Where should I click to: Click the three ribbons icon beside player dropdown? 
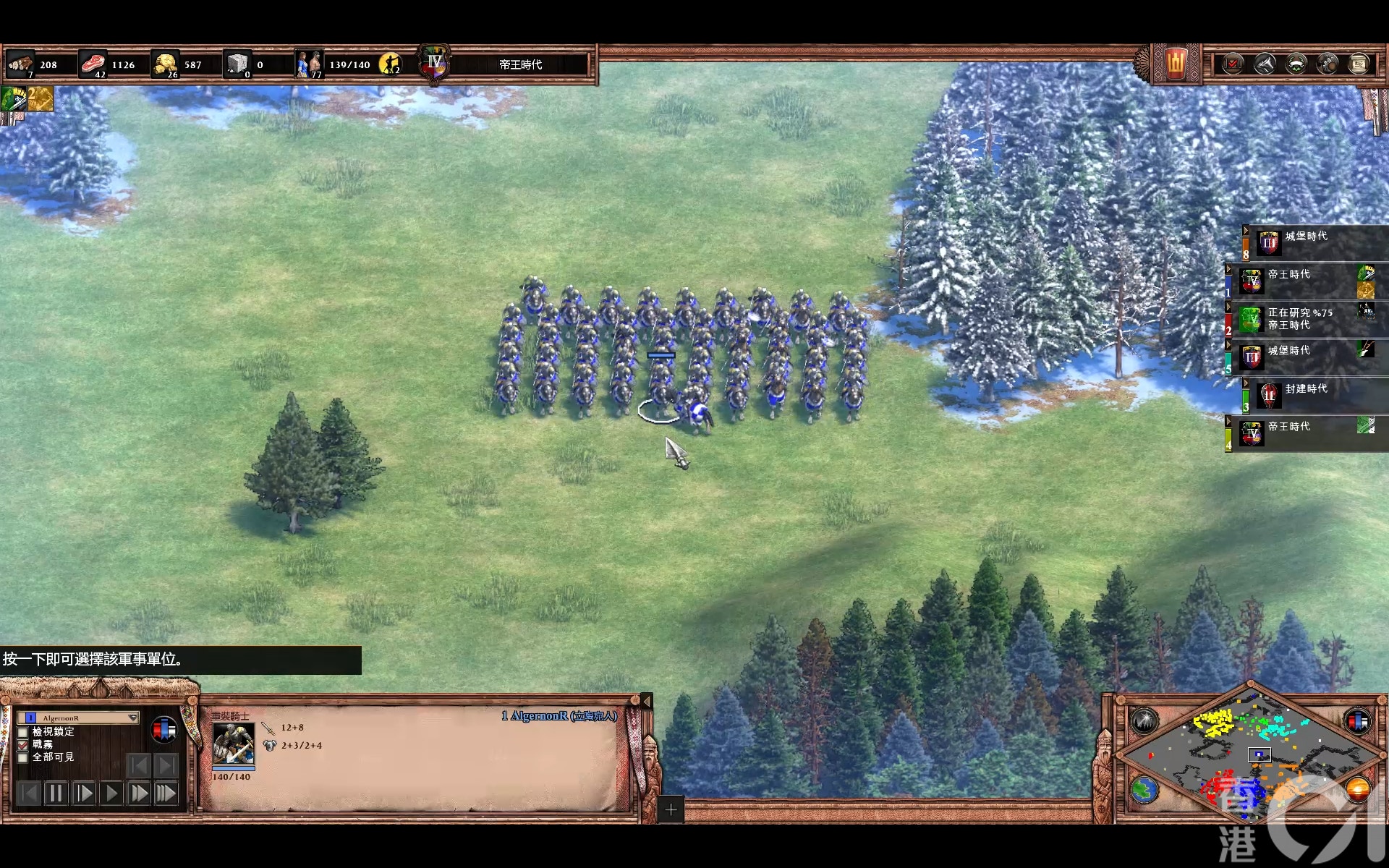point(164,730)
